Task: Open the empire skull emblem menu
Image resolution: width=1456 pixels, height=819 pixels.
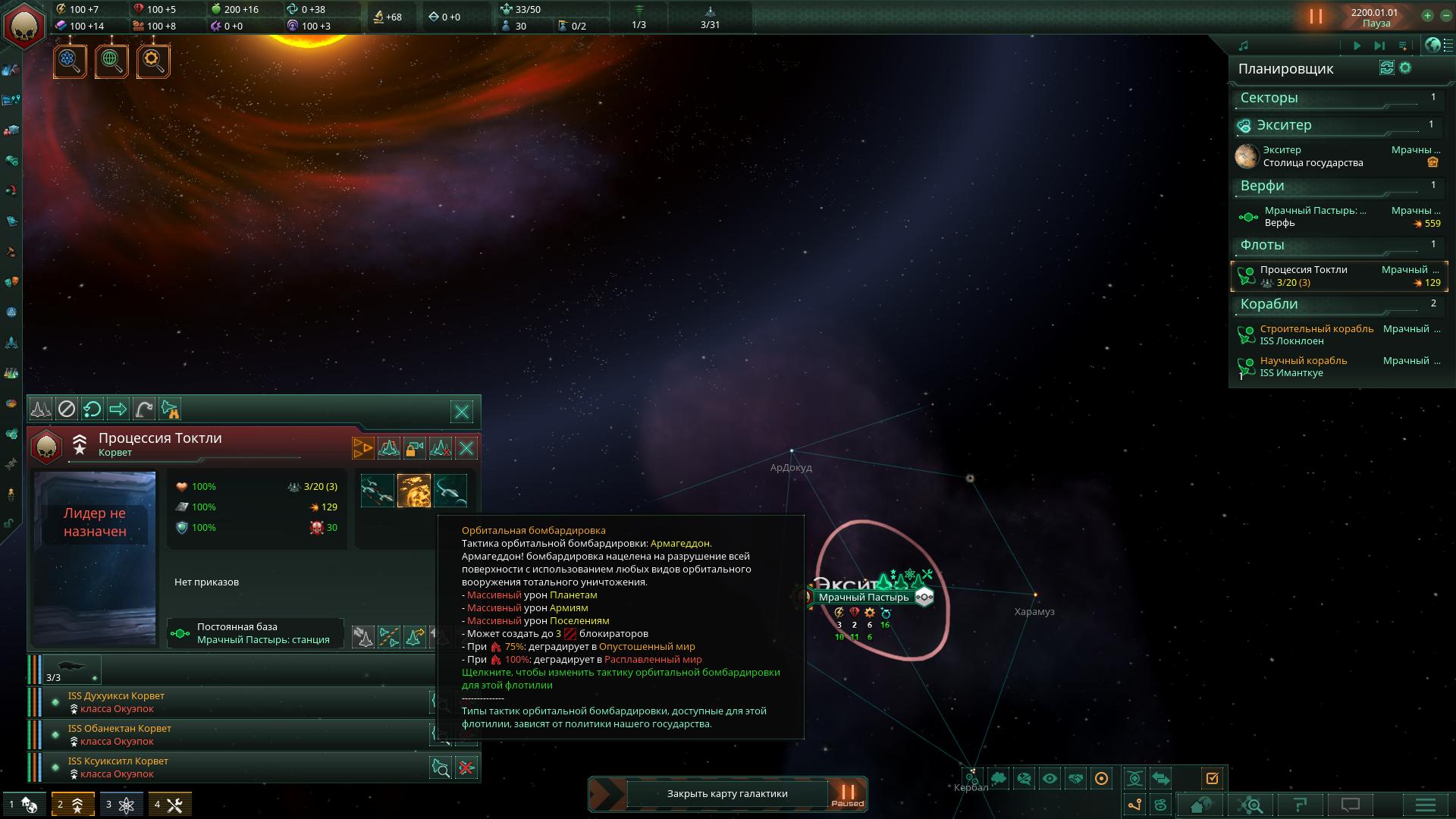Action: (25, 25)
